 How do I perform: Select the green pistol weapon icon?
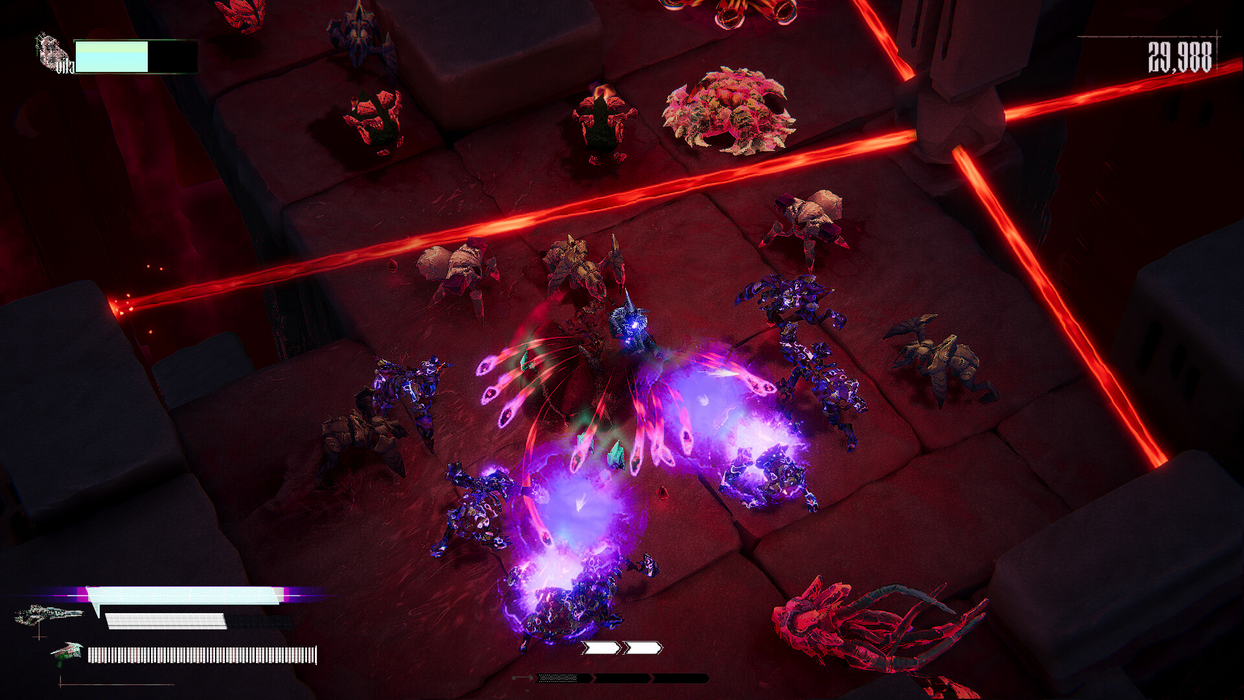pos(67,652)
